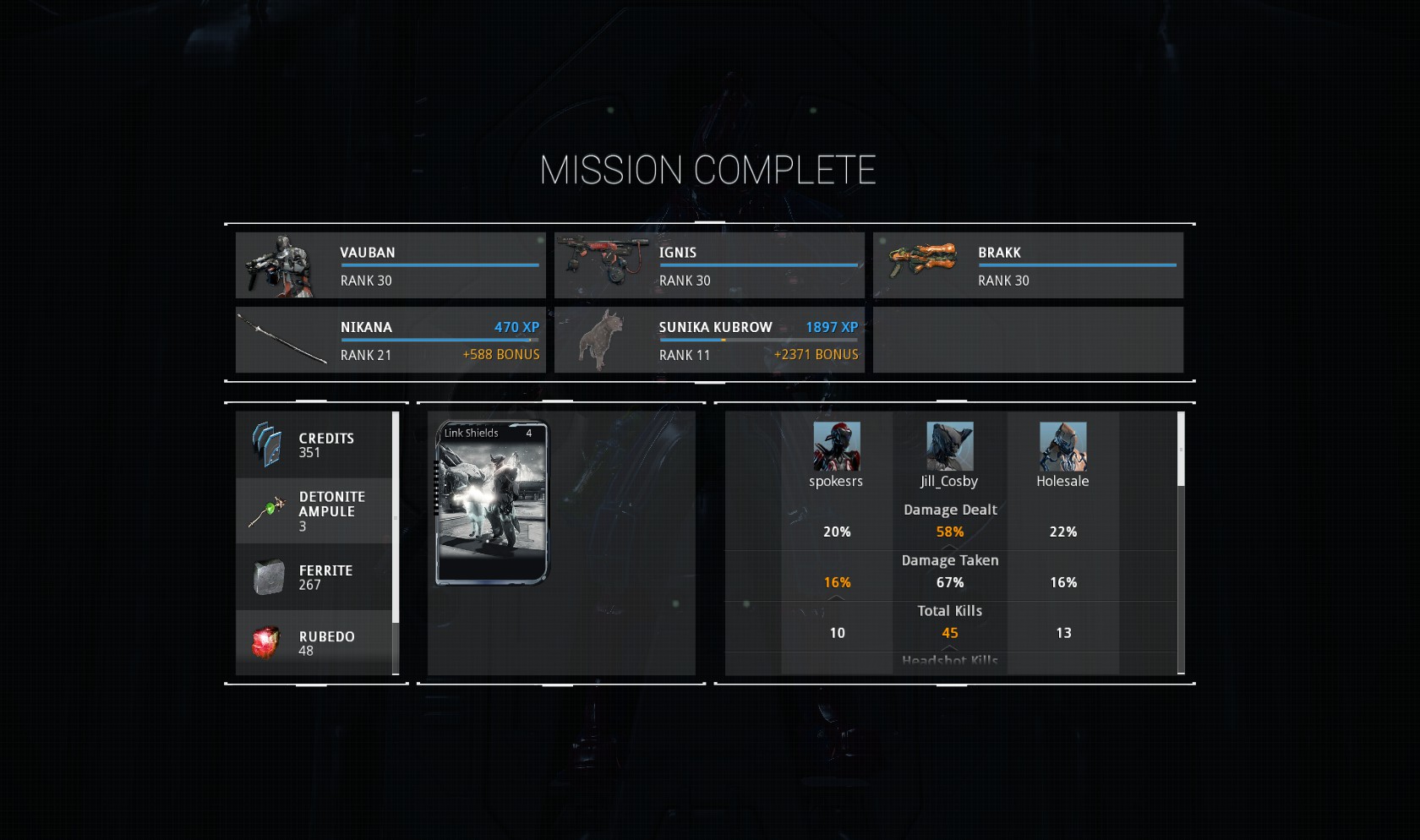This screenshot has width=1420, height=840.
Task: Select the Credits reward row
Action: pos(314,445)
